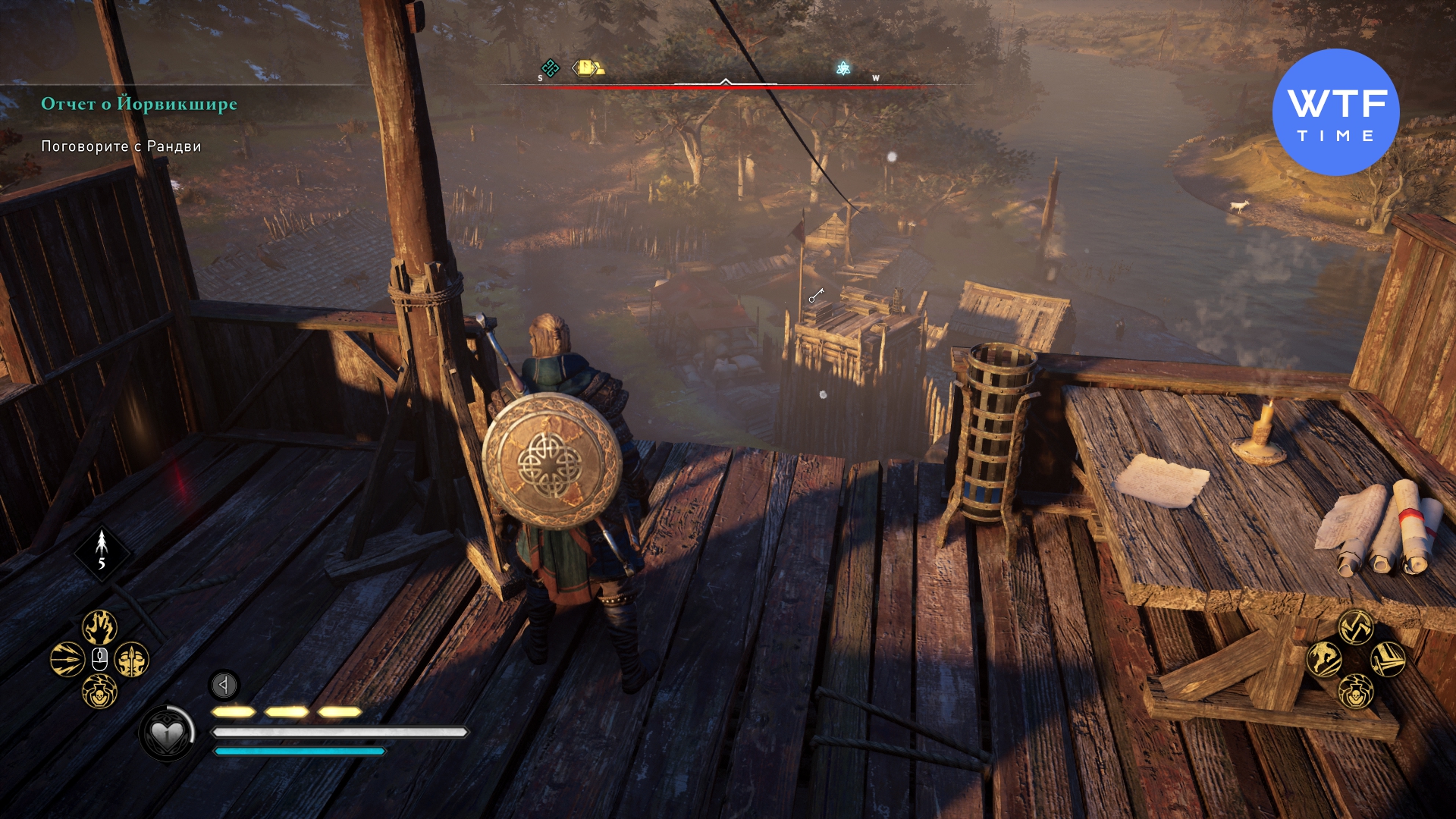Open the Йорвикшир report quest tracker
Screen dimensions: 1456x819
pyautogui.click(x=139, y=104)
